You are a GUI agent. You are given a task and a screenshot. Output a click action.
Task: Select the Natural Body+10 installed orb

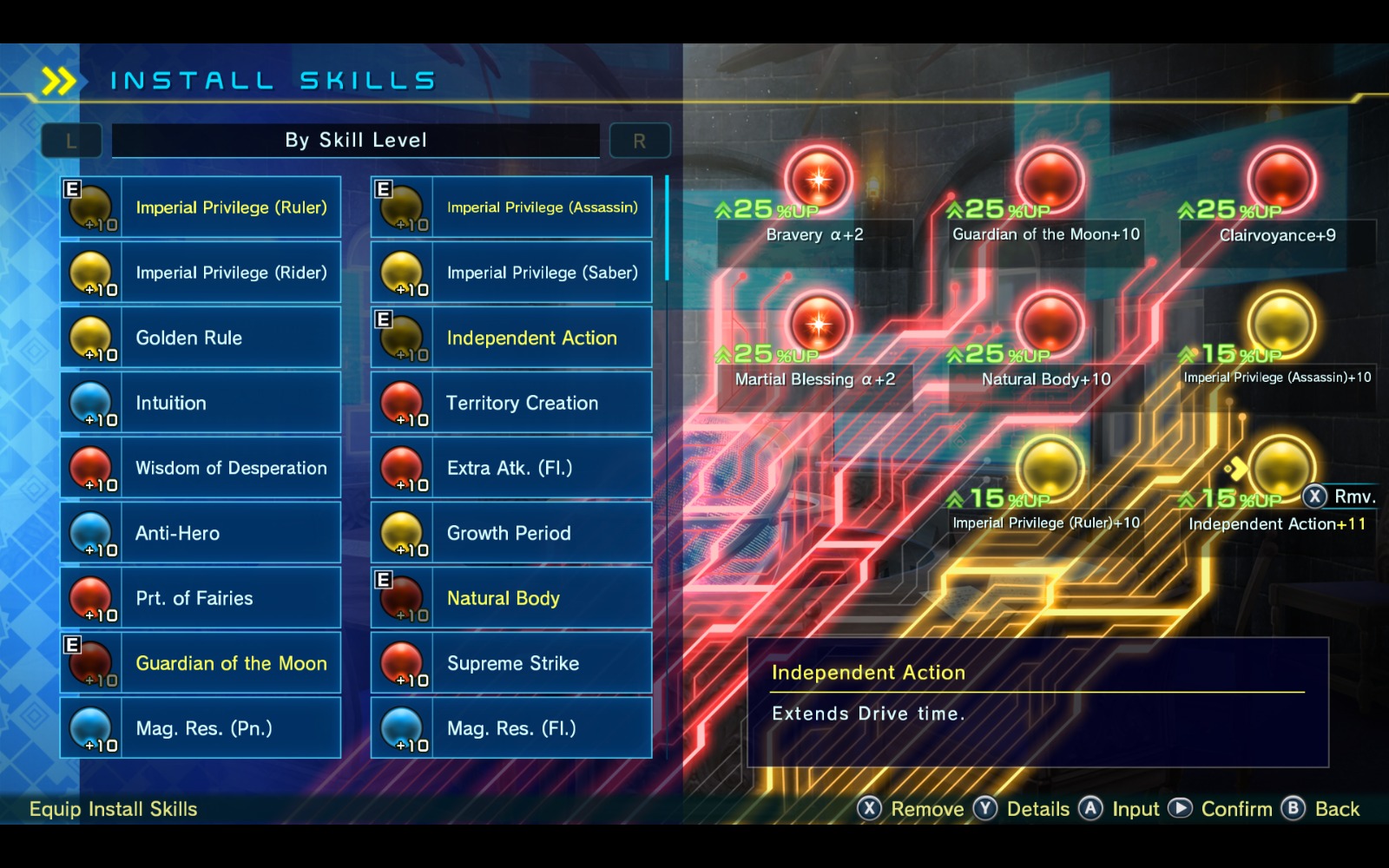(1050, 325)
